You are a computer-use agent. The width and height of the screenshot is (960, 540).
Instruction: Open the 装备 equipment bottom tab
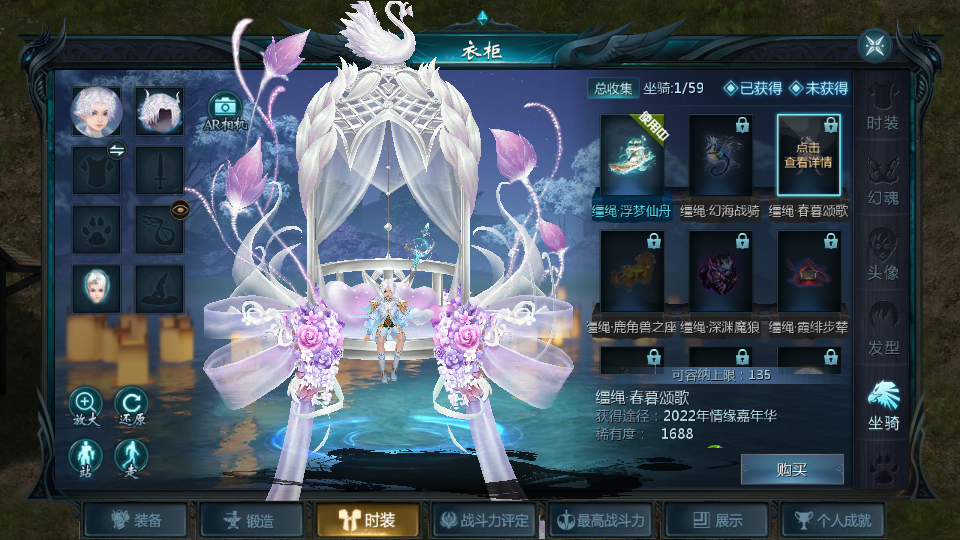coord(137,520)
